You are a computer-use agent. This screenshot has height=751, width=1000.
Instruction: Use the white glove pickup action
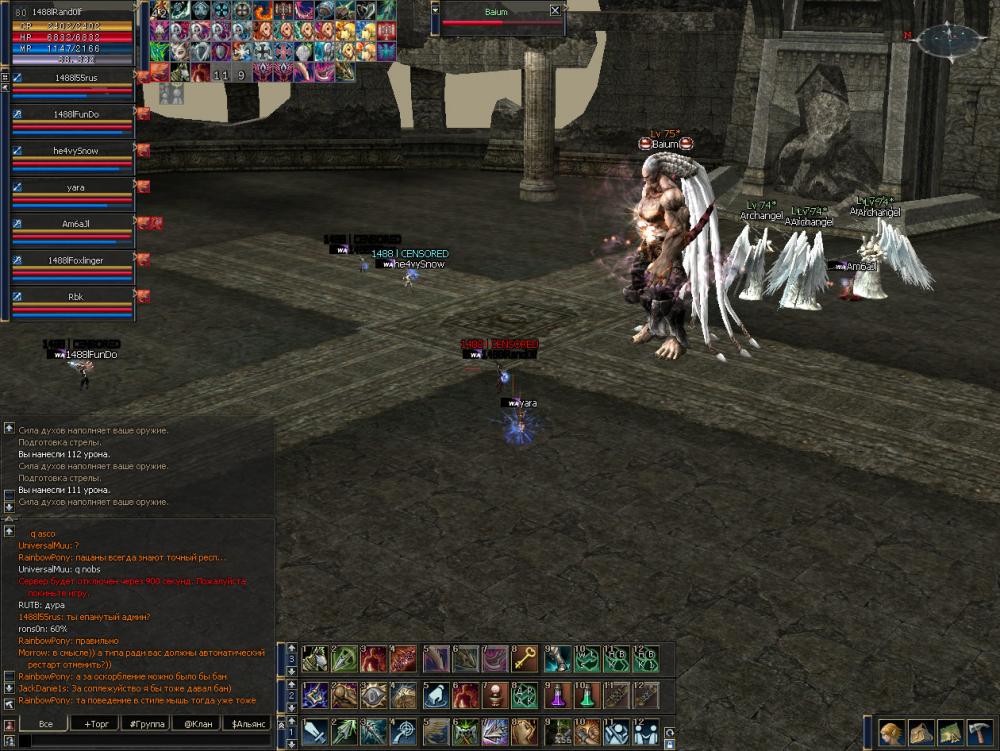click(x=436, y=694)
